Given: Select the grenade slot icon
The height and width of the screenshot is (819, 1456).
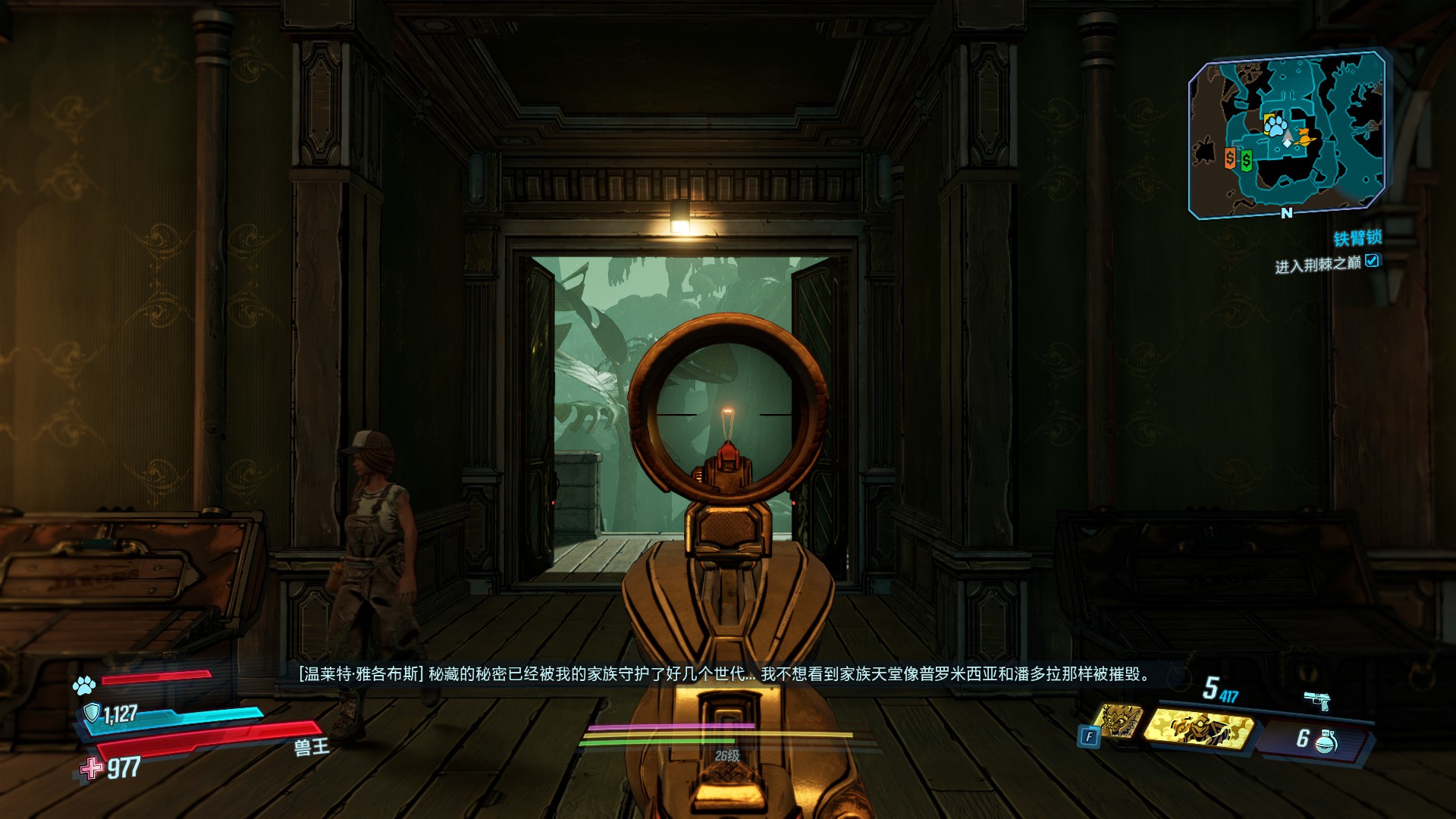Looking at the screenshot, I should click(x=1326, y=740).
